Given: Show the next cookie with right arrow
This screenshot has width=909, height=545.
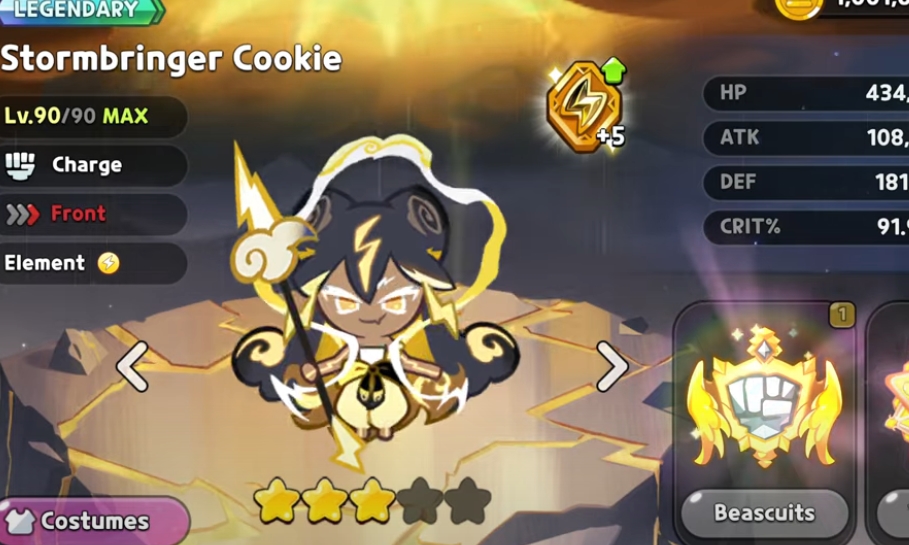Looking at the screenshot, I should [611, 366].
